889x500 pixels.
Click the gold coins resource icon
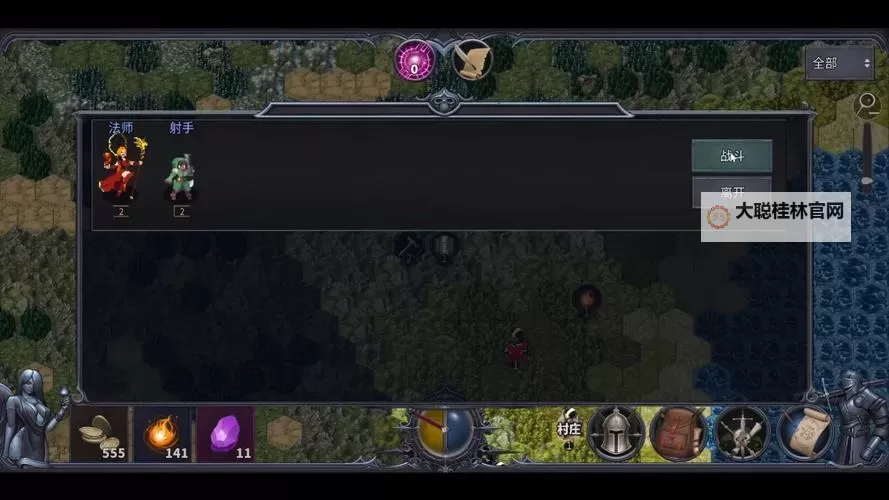99,433
